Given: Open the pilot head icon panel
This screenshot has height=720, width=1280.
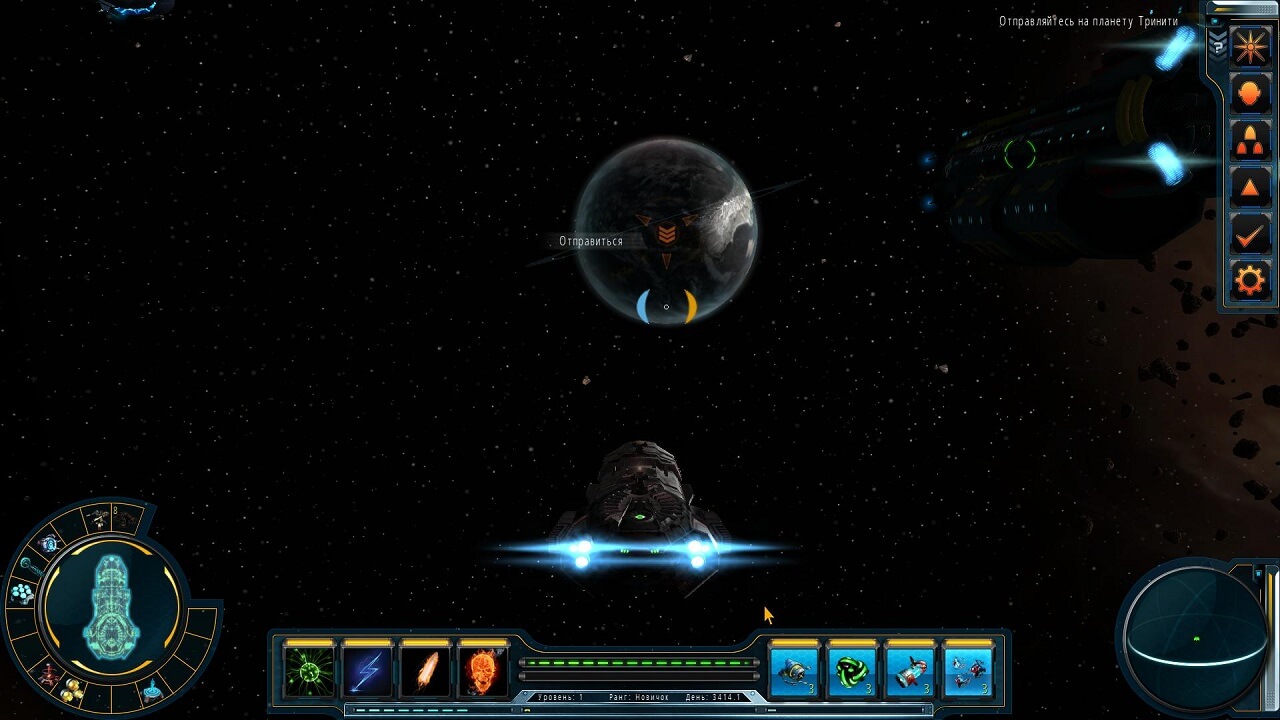Looking at the screenshot, I should point(1250,95).
